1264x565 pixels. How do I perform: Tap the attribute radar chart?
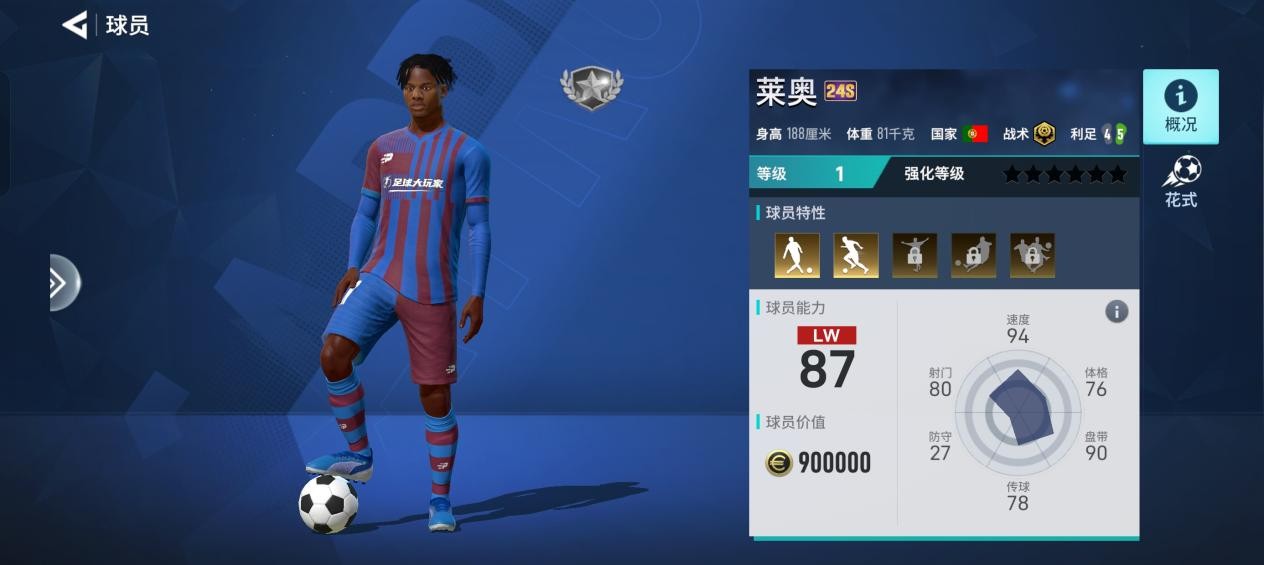click(x=1018, y=408)
